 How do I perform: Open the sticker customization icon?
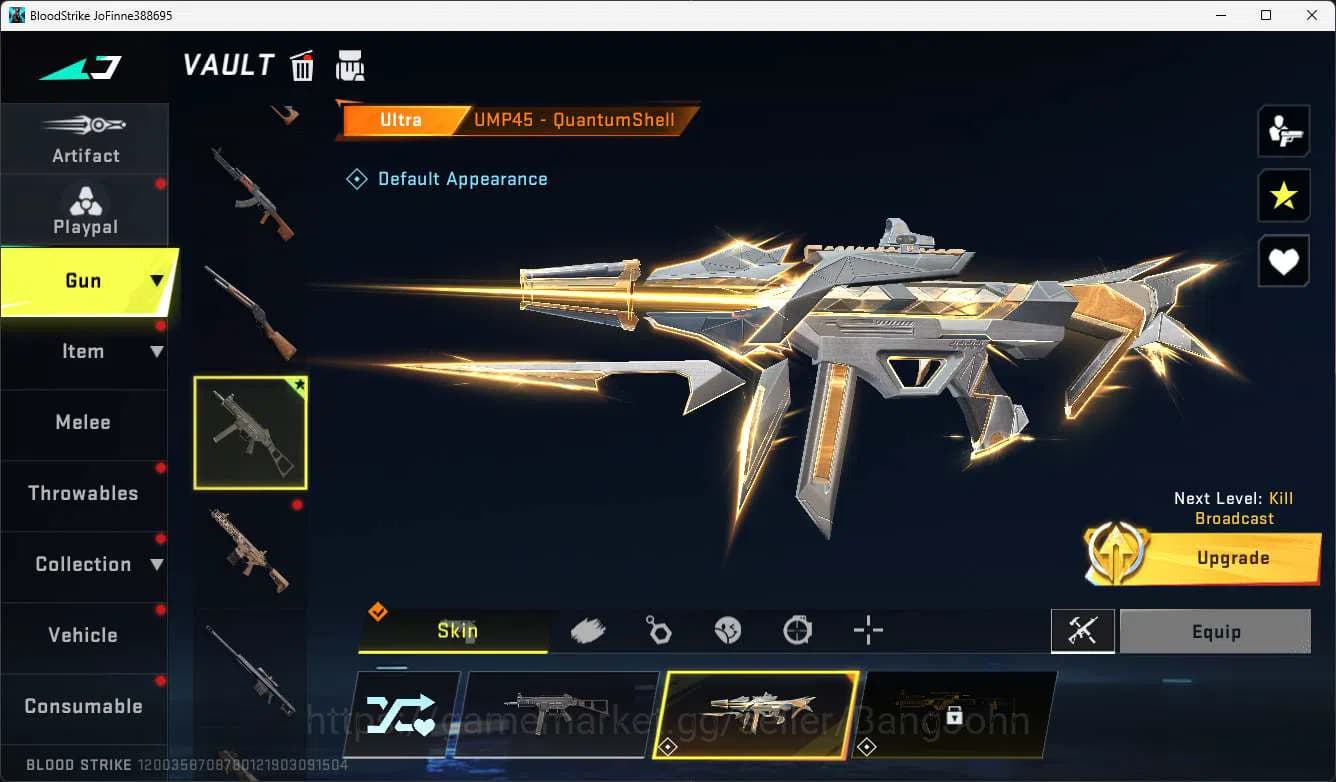click(x=727, y=628)
